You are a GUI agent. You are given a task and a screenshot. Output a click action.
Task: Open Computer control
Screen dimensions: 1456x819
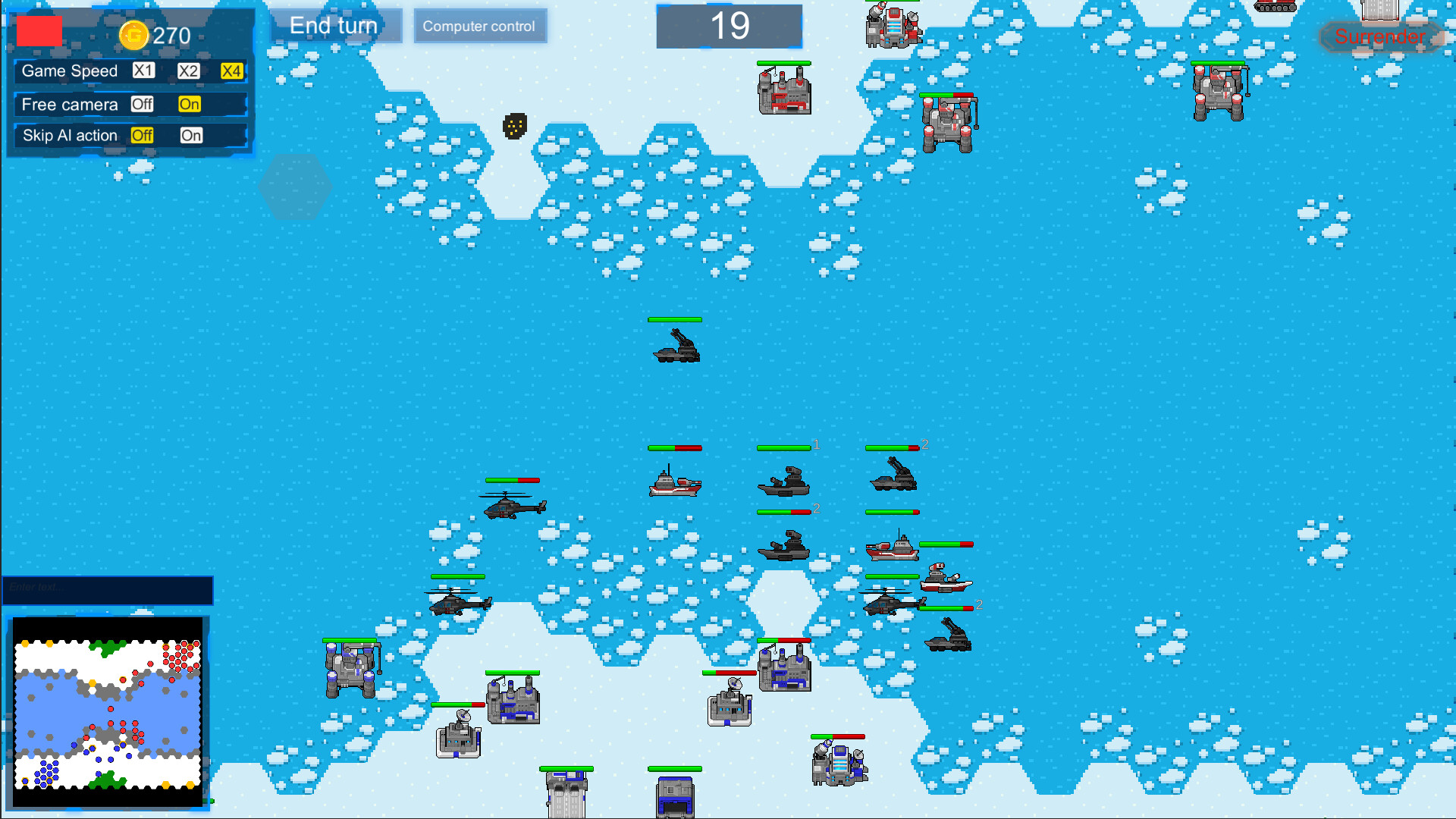pos(480,26)
